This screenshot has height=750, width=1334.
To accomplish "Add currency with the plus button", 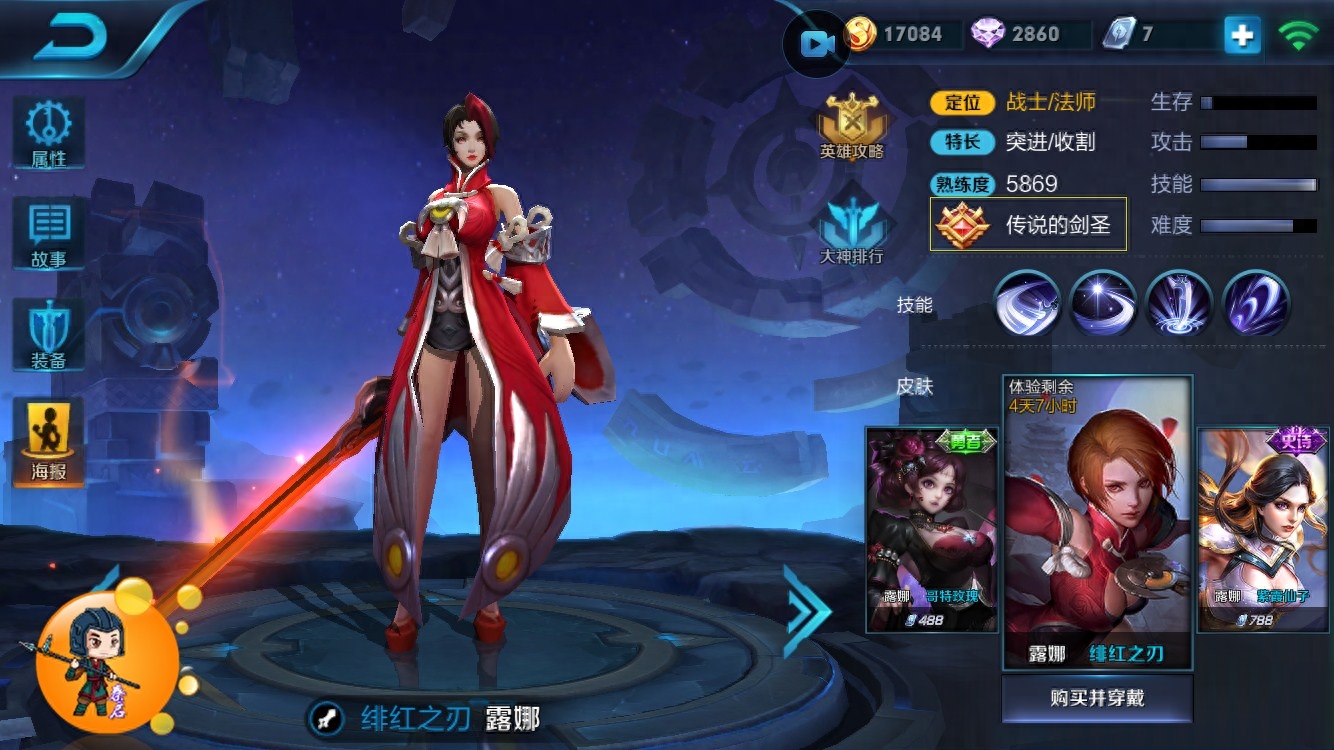I will pyautogui.click(x=1241, y=35).
